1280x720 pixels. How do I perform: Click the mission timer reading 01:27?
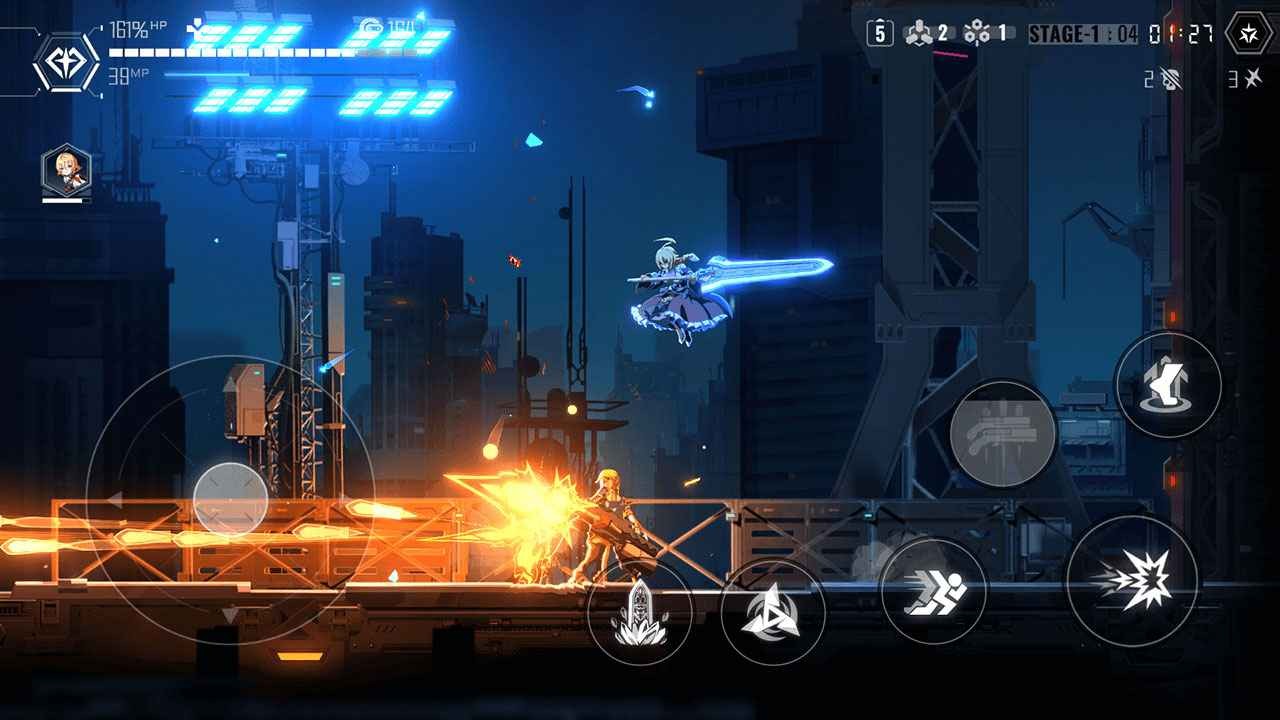point(1180,33)
